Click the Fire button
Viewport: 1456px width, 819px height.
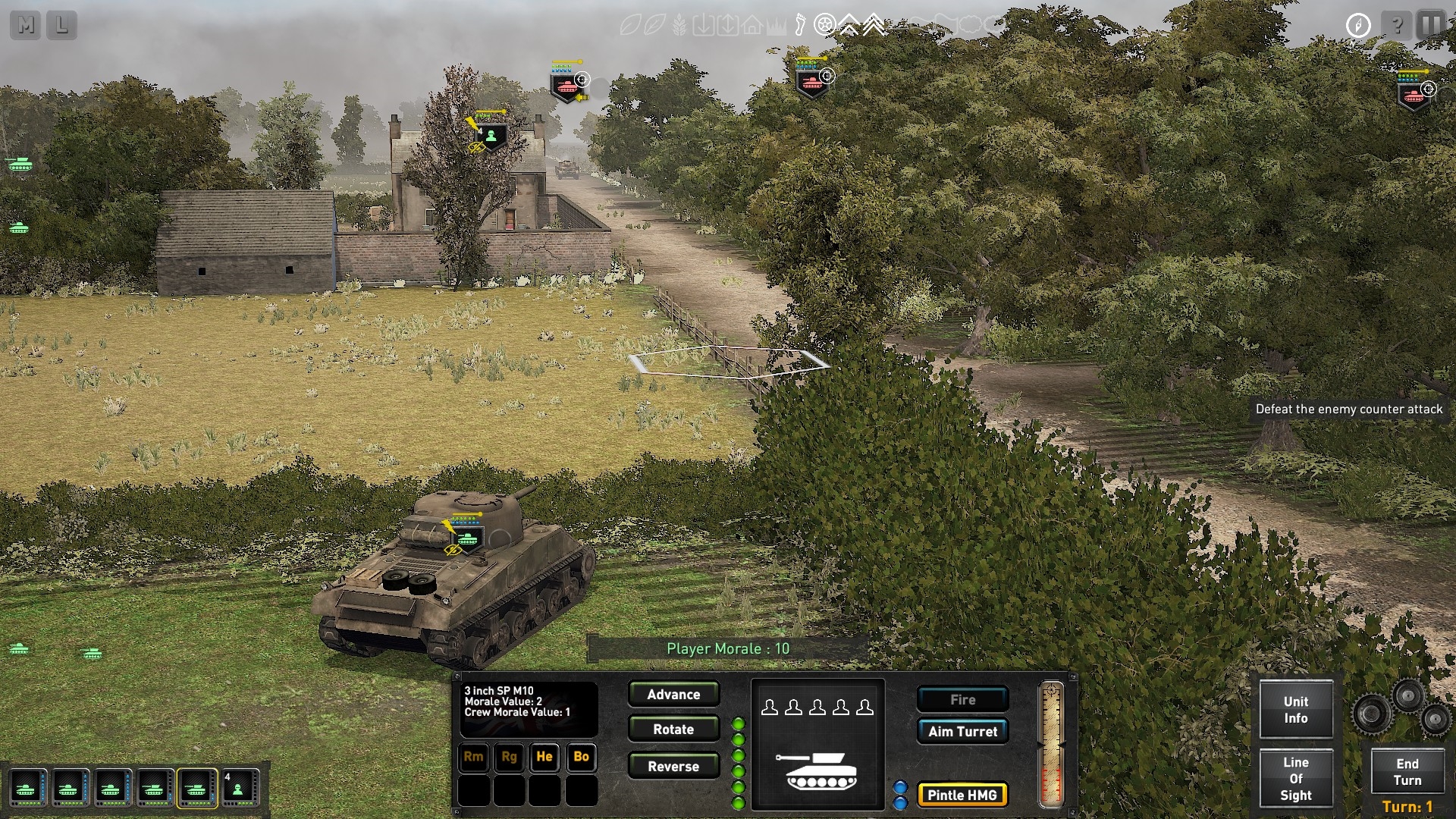click(962, 700)
